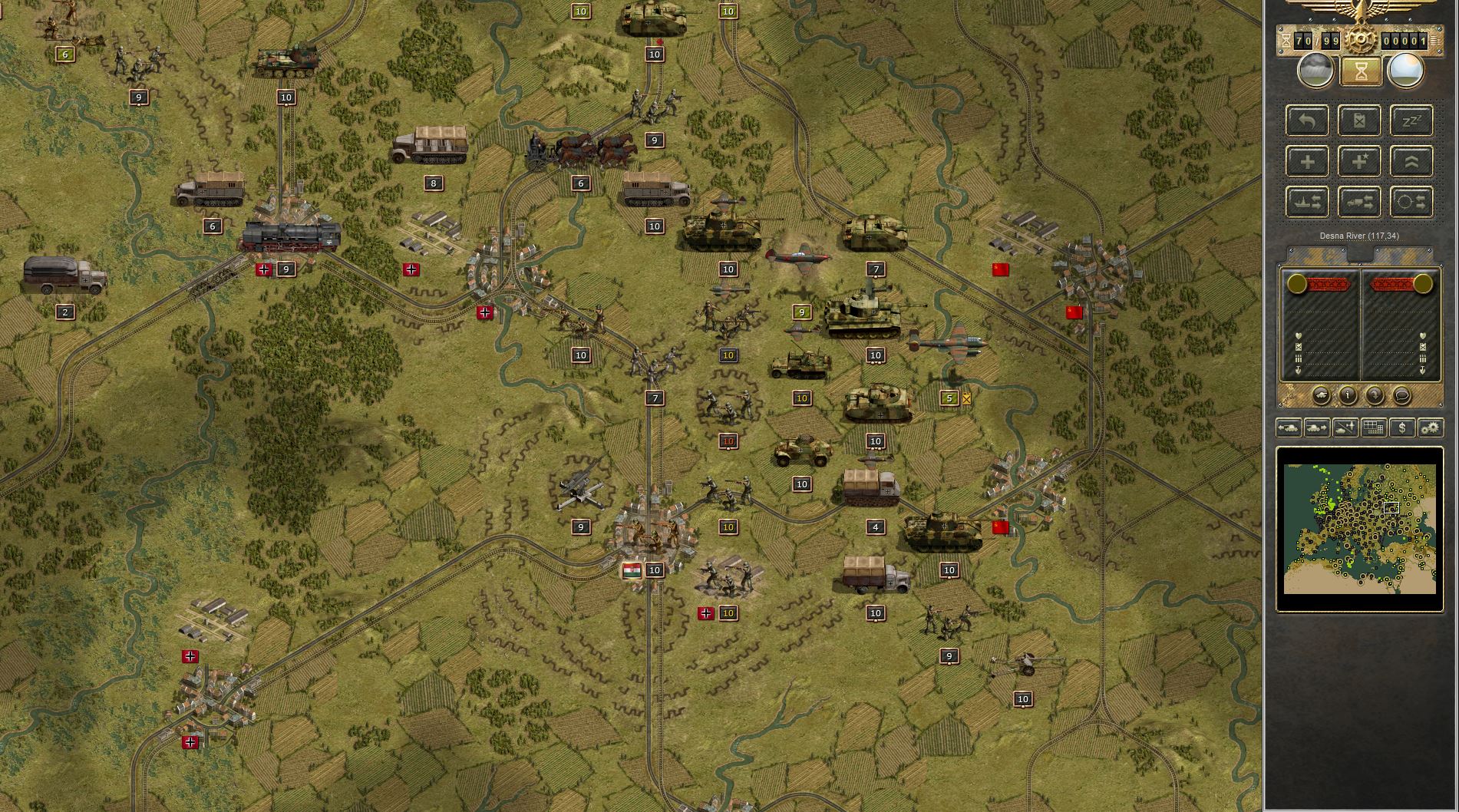Switch air/ground view with the plane icon
The image size is (1459, 812).
tap(1345, 428)
